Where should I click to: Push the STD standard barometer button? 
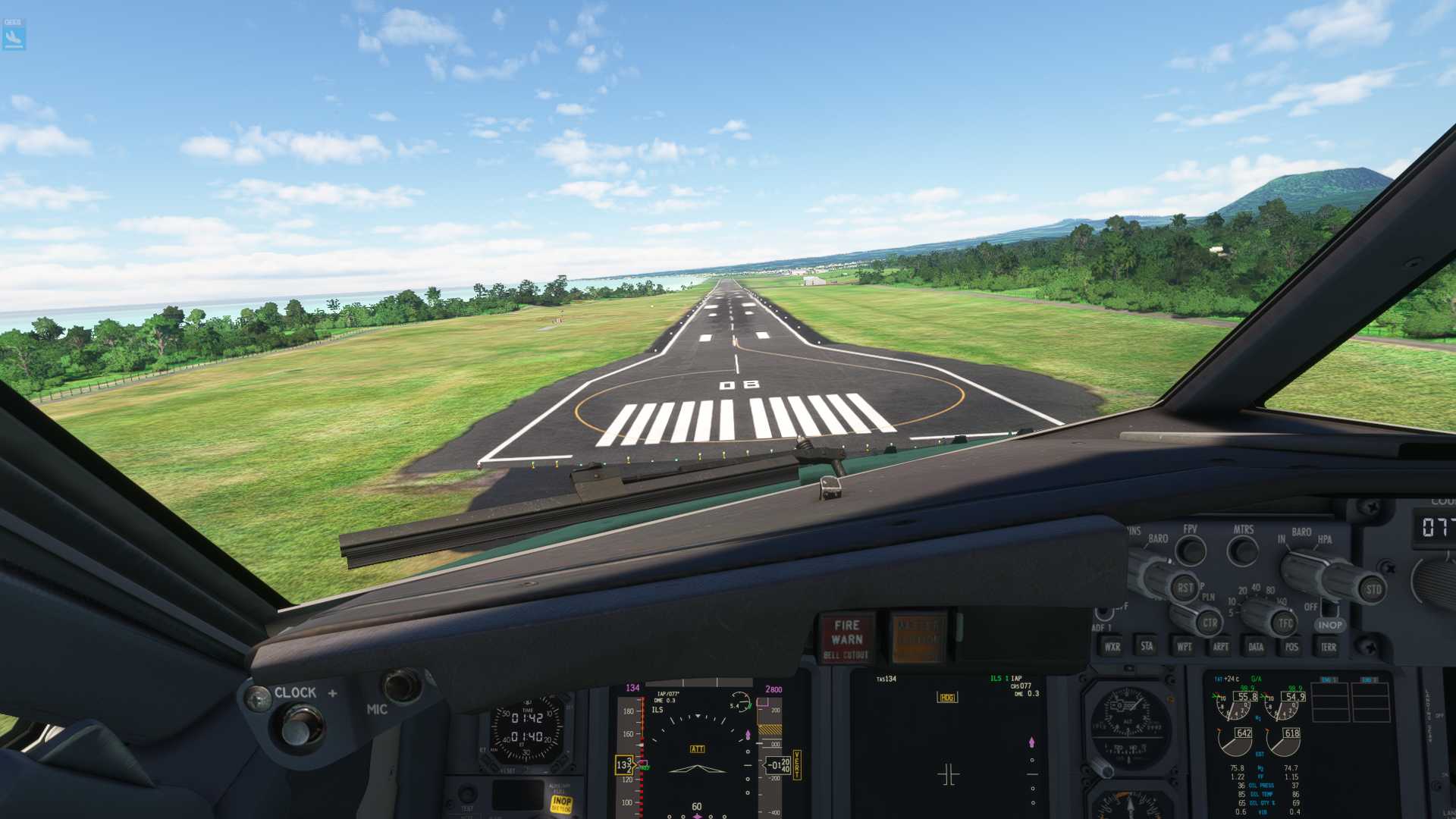coord(1373,589)
